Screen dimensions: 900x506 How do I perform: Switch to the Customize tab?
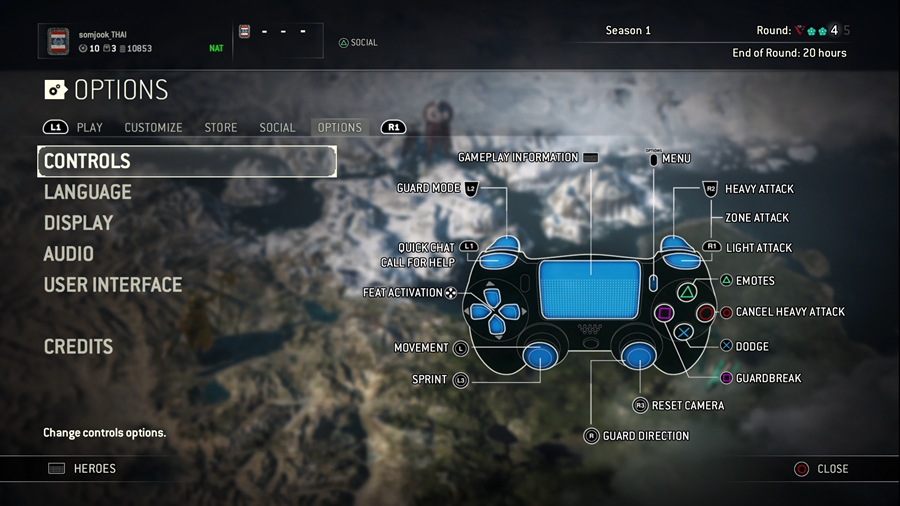pos(153,128)
